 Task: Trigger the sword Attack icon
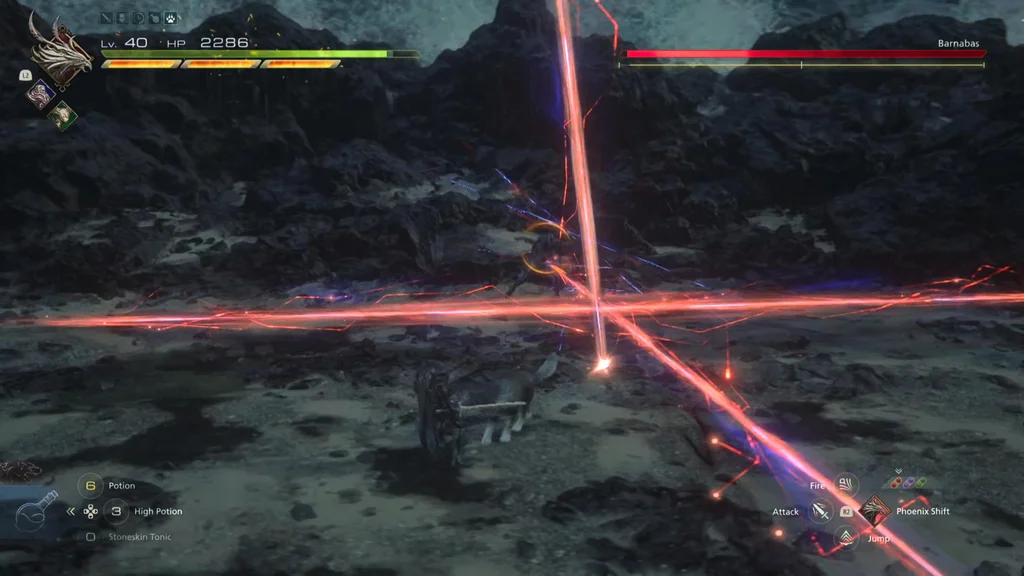coord(820,512)
